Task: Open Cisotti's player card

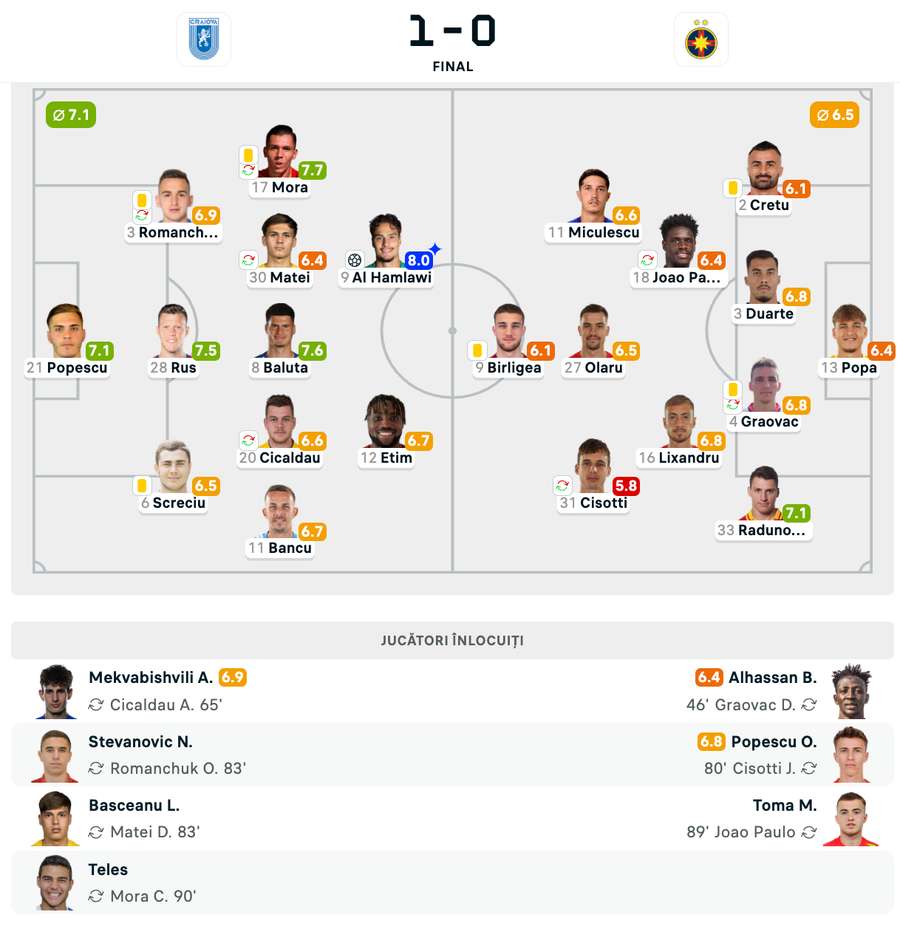Action: pos(593,467)
